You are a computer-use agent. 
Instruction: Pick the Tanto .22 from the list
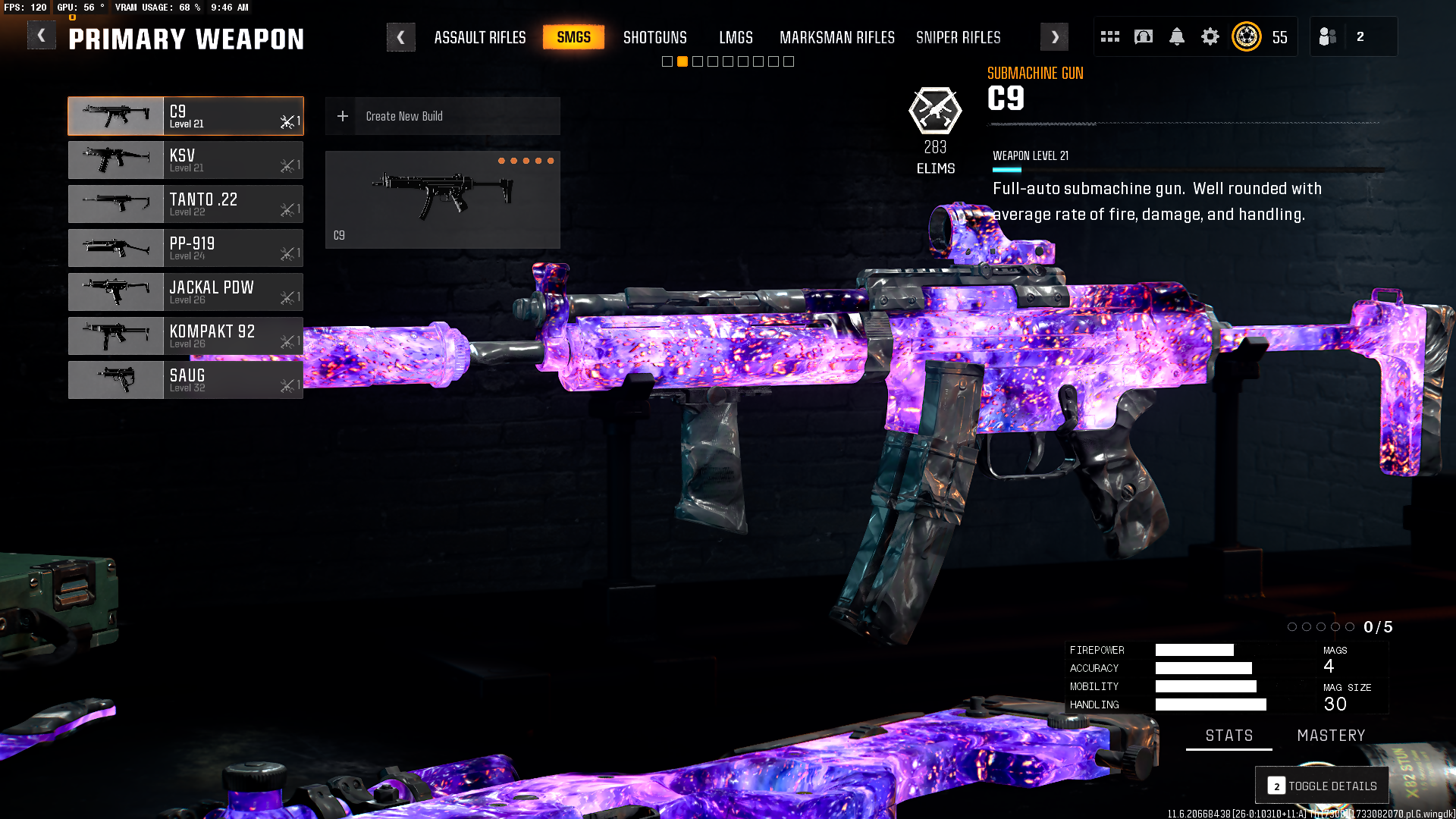tap(186, 204)
